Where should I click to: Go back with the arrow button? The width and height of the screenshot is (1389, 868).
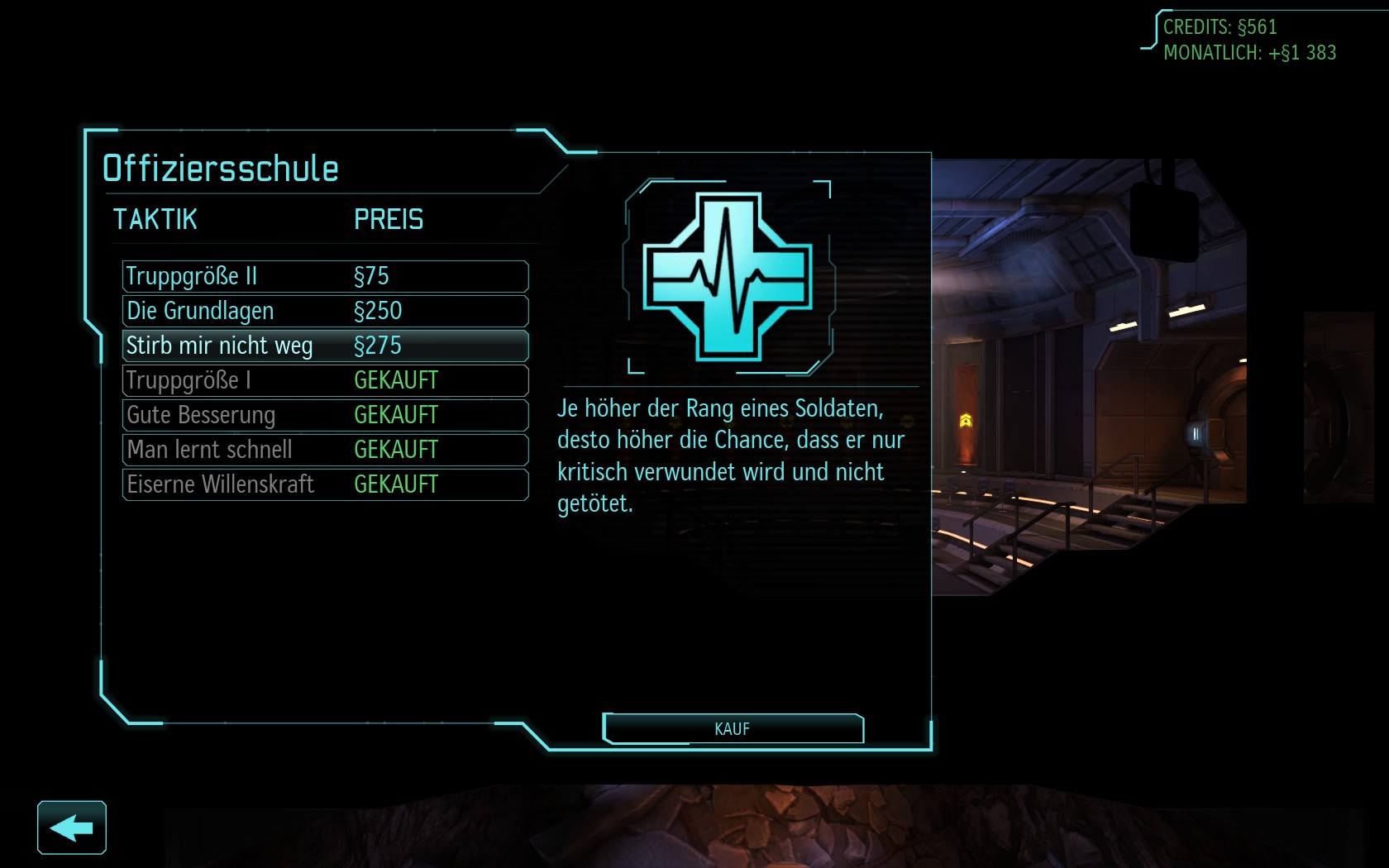click(72, 827)
